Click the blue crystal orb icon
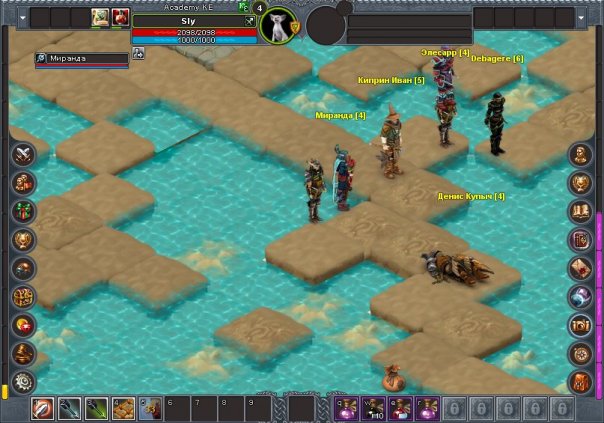This screenshot has height=423, width=604. pos(581,297)
